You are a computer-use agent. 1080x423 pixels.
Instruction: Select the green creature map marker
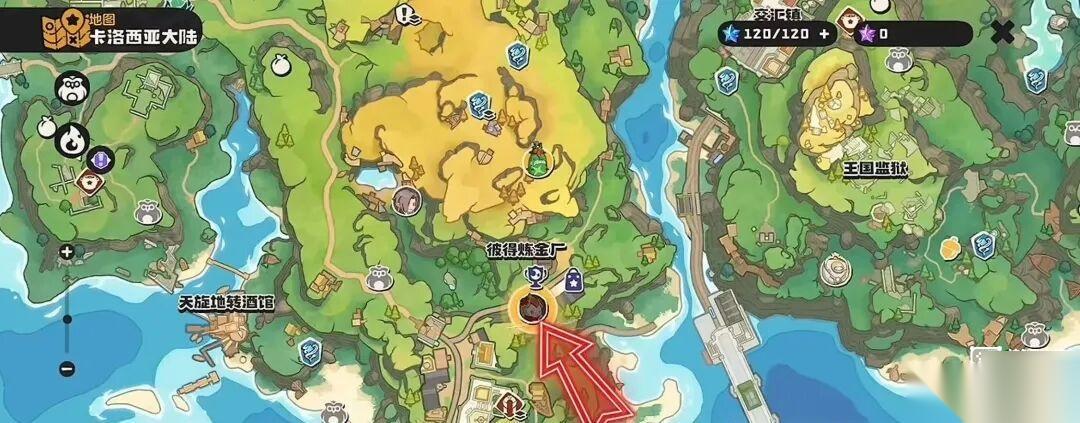coord(538,160)
